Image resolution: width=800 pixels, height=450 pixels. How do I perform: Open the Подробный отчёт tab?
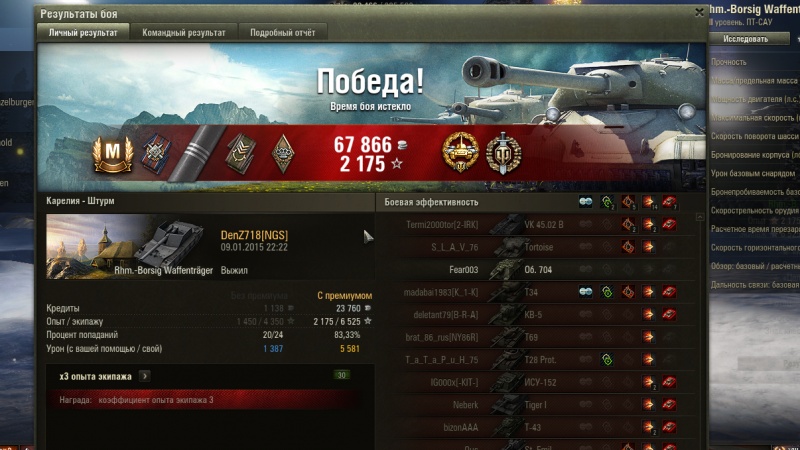point(283,33)
